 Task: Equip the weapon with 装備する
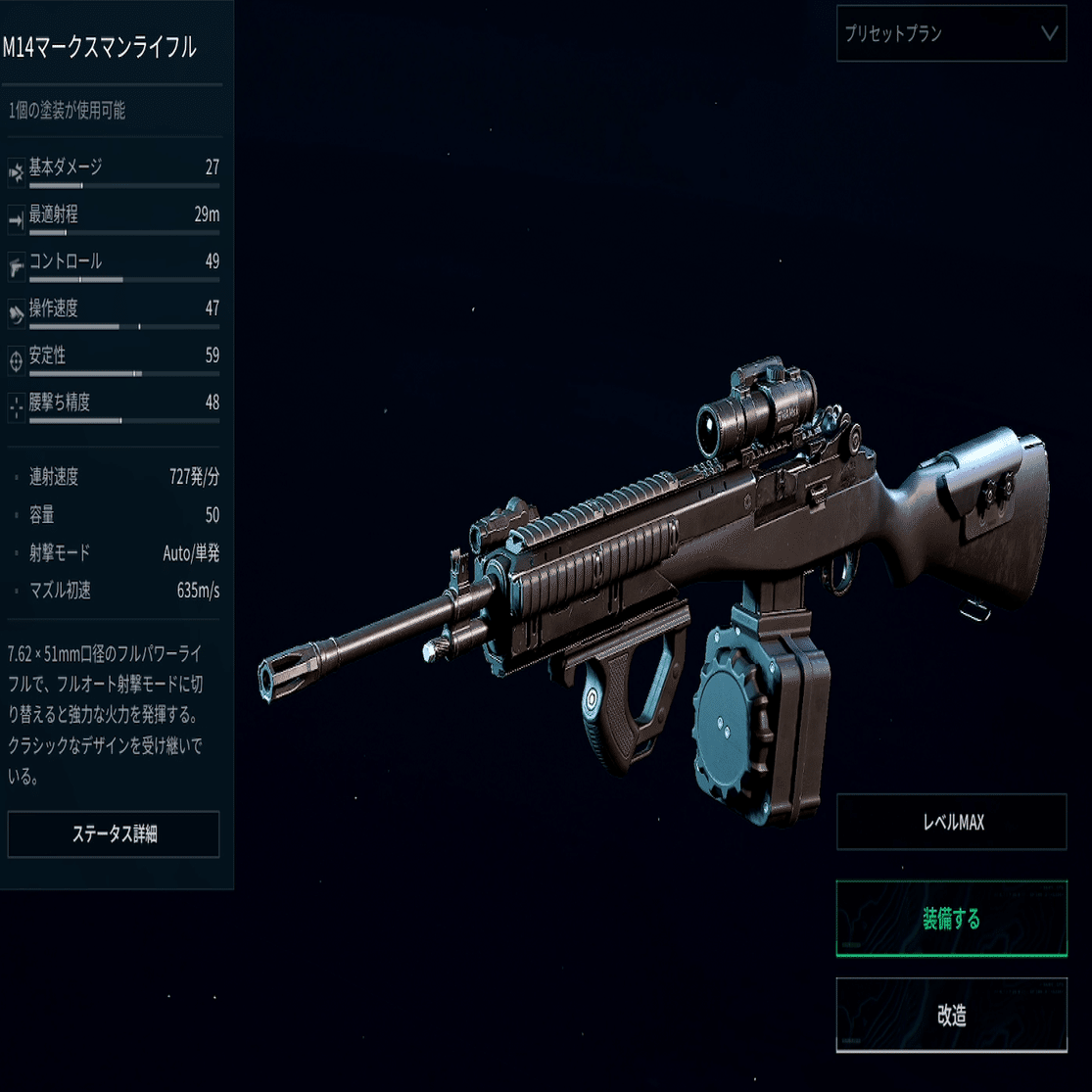pyautogui.click(x=951, y=919)
